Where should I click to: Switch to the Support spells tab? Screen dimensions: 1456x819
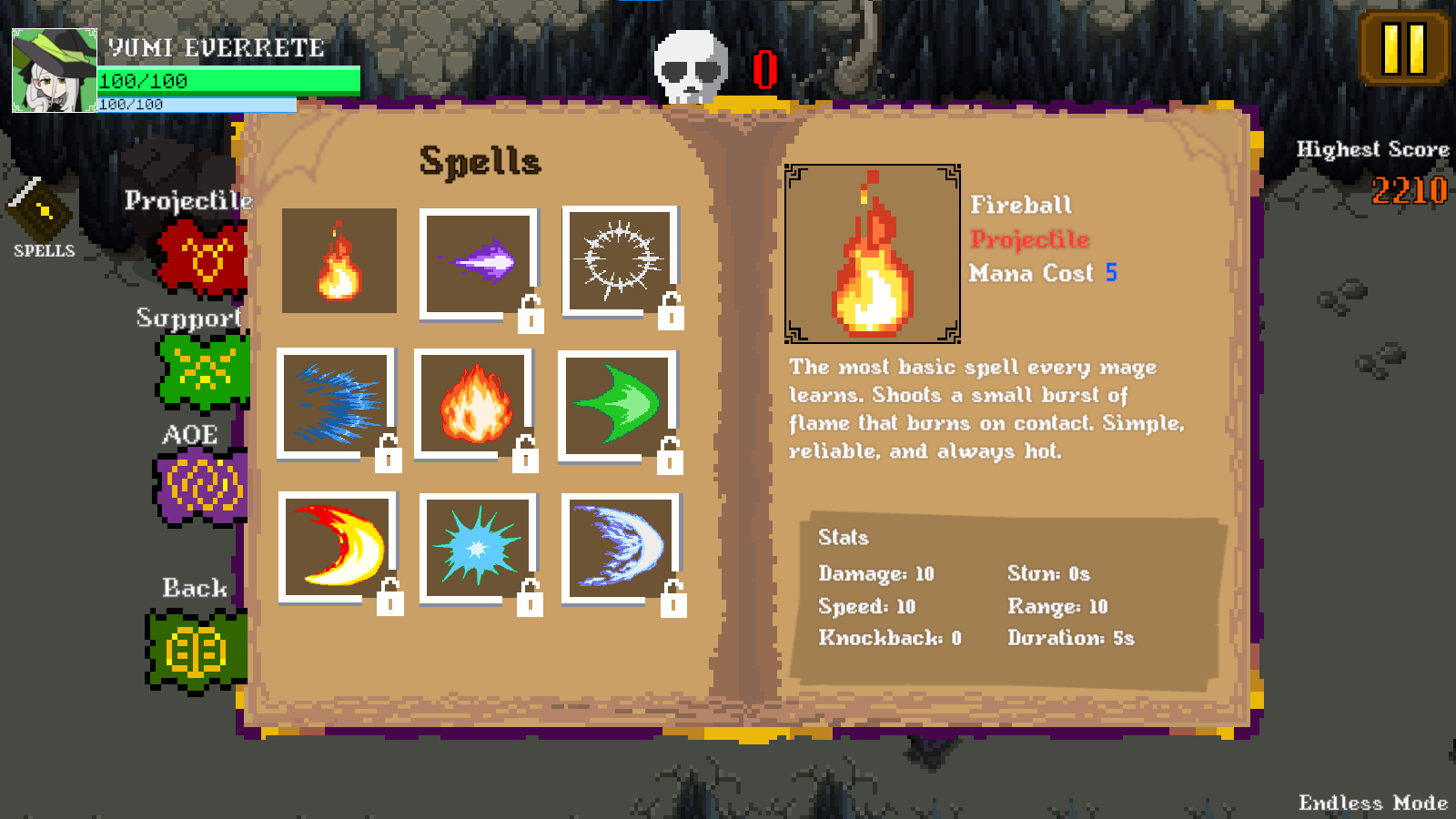pos(187,318)
